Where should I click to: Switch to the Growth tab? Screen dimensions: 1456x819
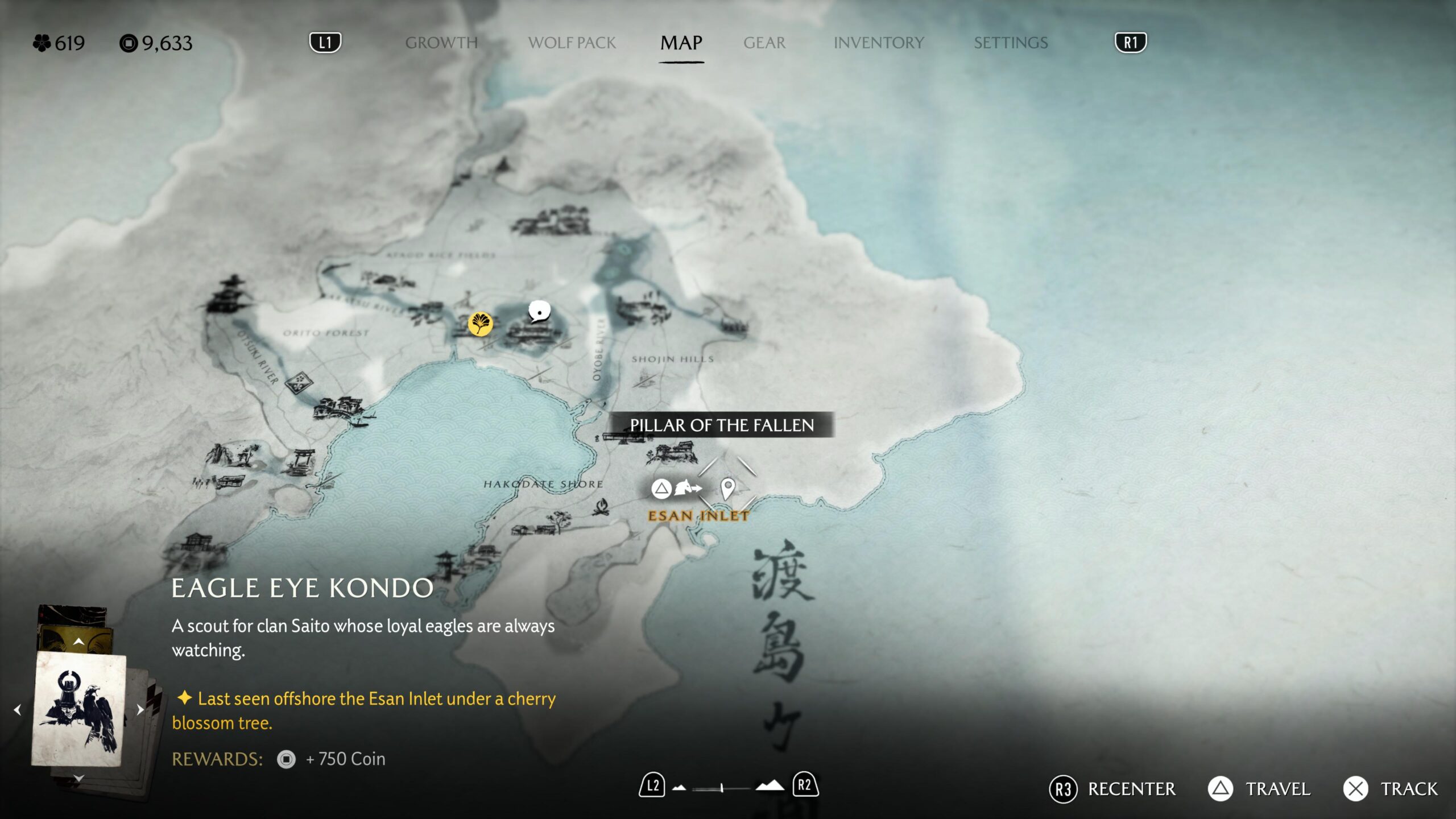tap(441, 43)
